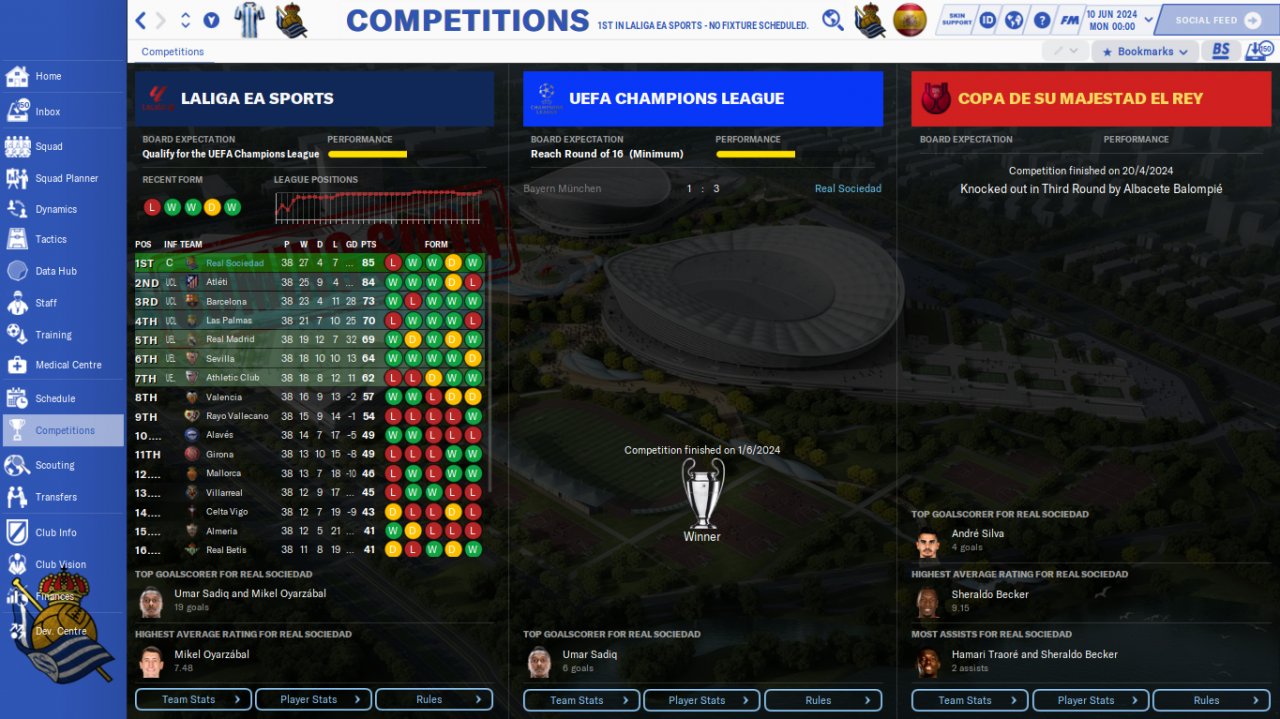Go to Transfers

coord(55,497)
